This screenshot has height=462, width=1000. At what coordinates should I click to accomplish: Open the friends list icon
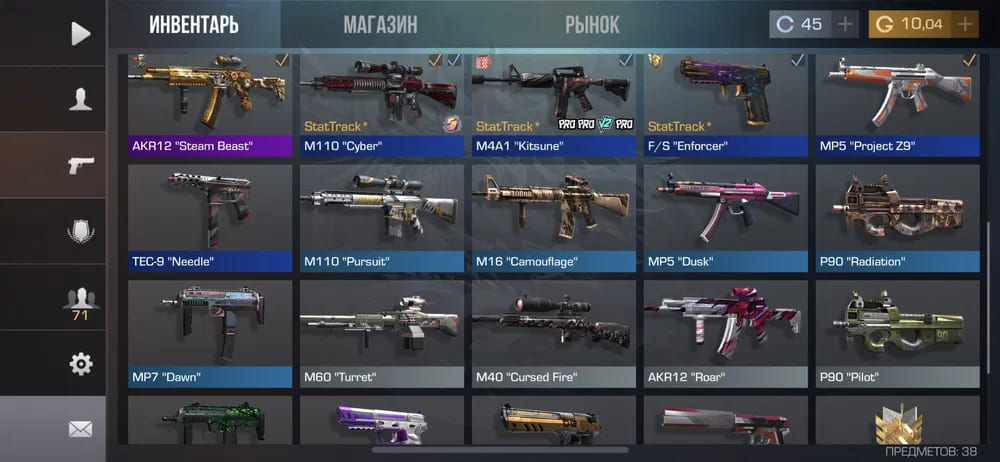tap(80, 298)
